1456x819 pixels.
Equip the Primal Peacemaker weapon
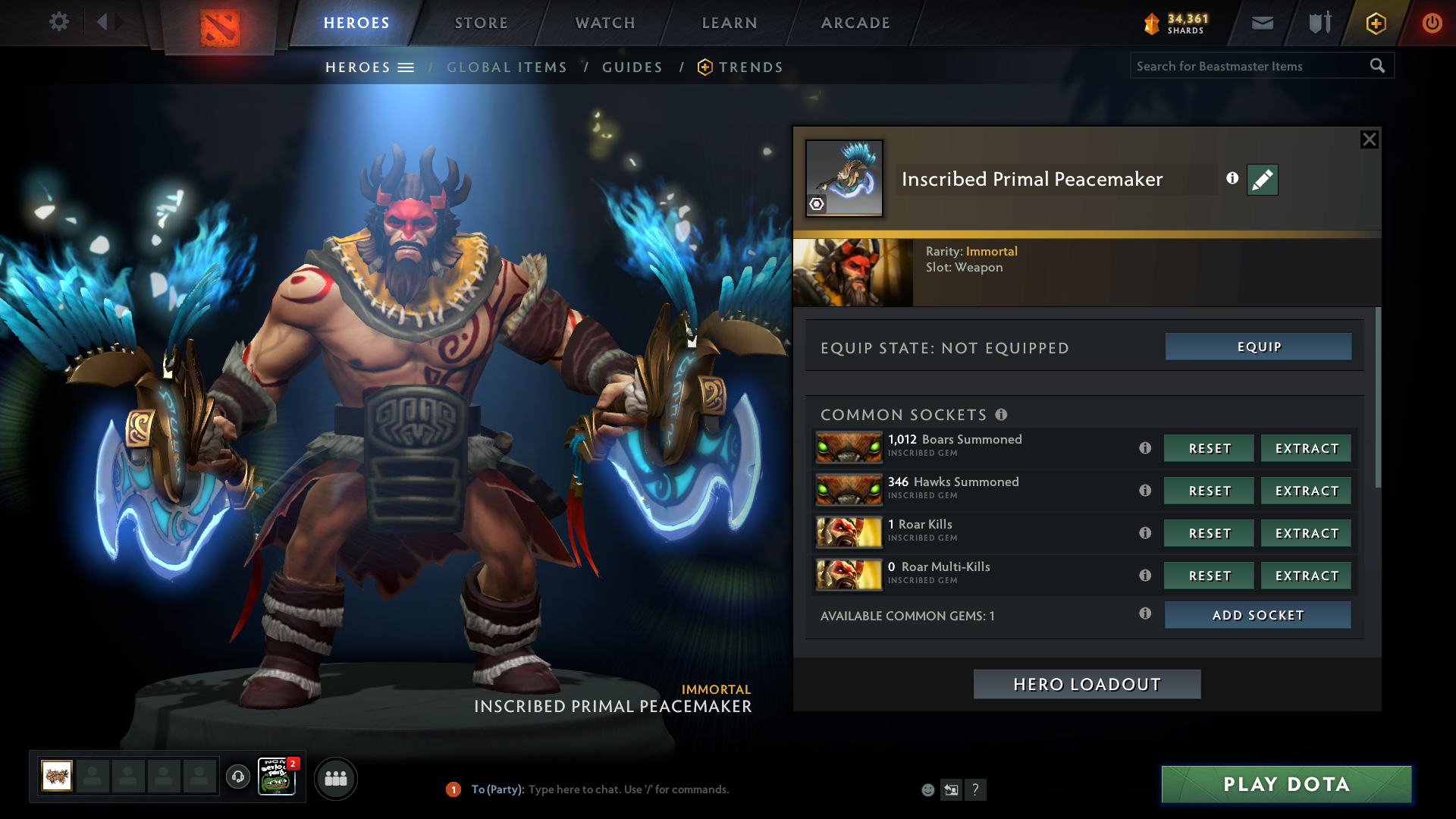click(x=1258, y=347)
